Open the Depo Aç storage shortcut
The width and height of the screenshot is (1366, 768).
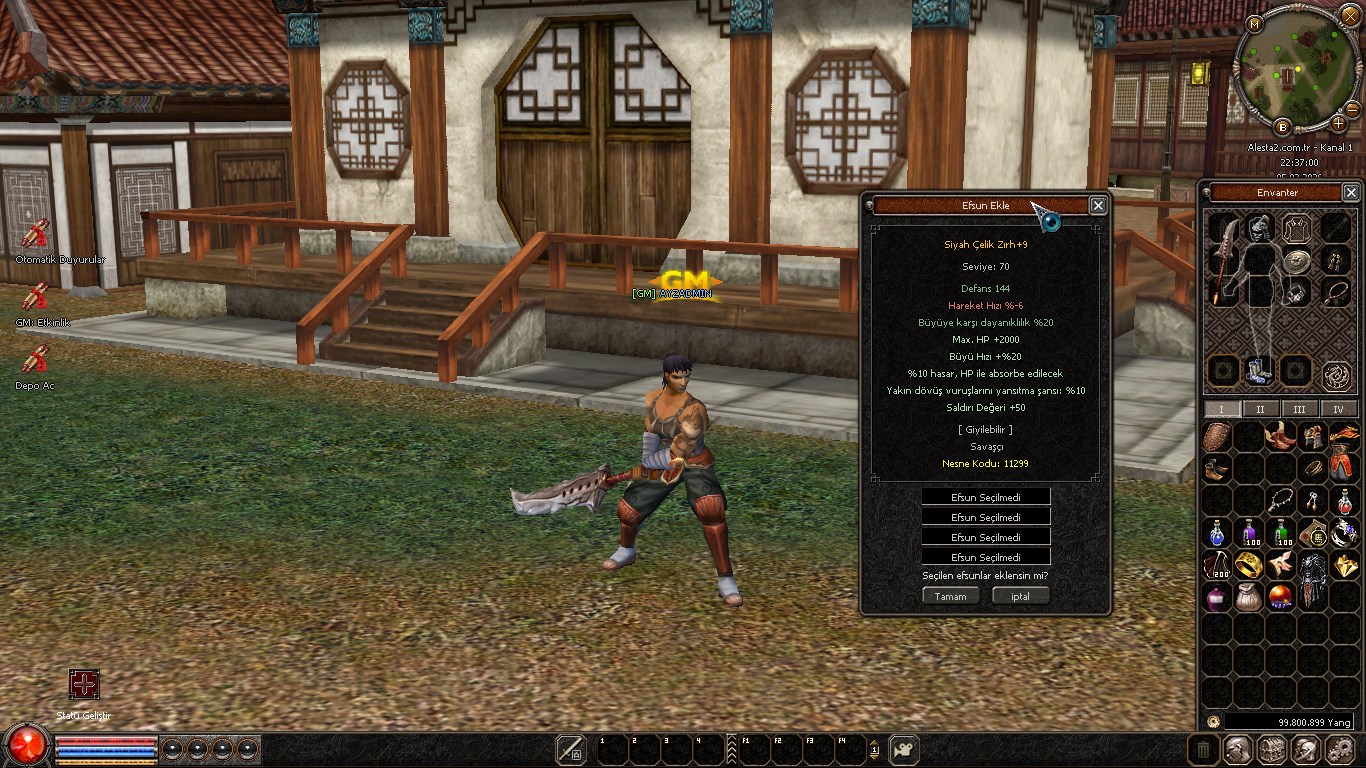pyautogui.click(x=36, y=360)
